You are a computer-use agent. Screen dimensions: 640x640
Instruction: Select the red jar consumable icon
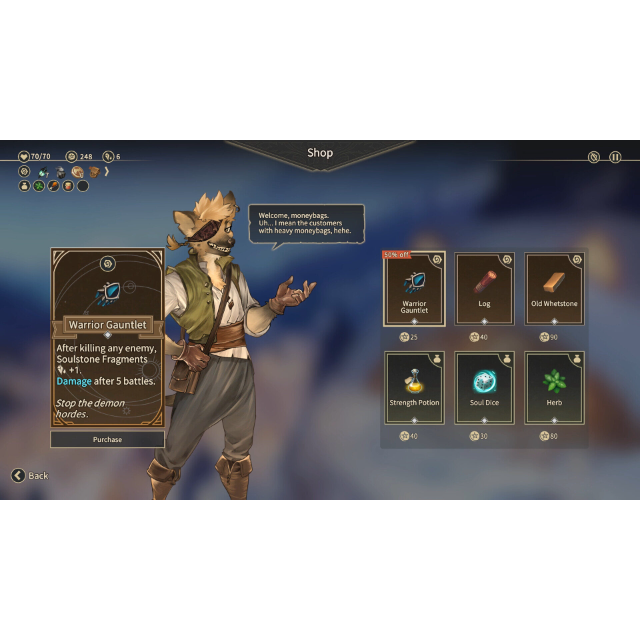pyautogui.click(x=68, y=185)
